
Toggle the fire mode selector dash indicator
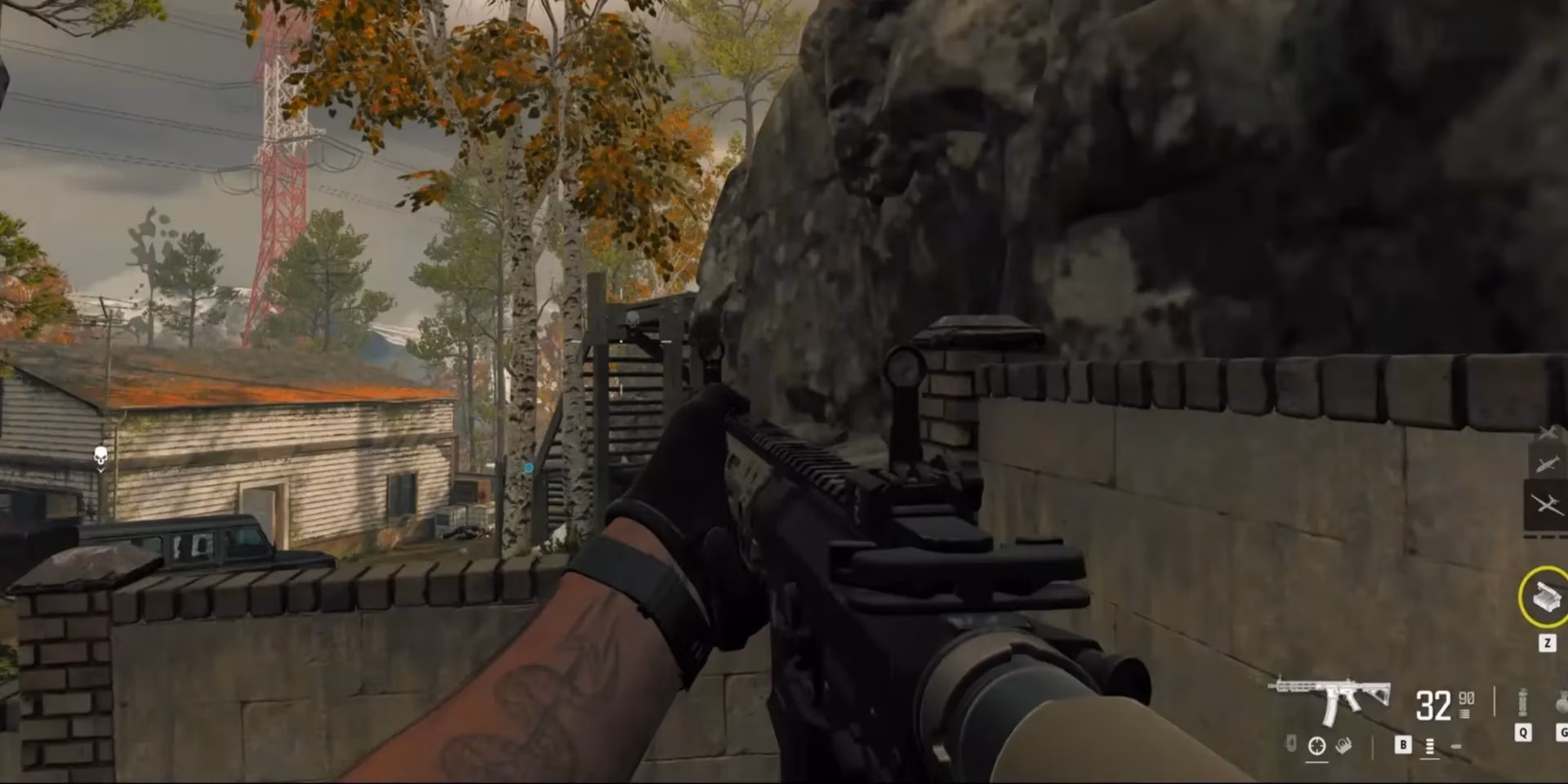(1456, 746)
